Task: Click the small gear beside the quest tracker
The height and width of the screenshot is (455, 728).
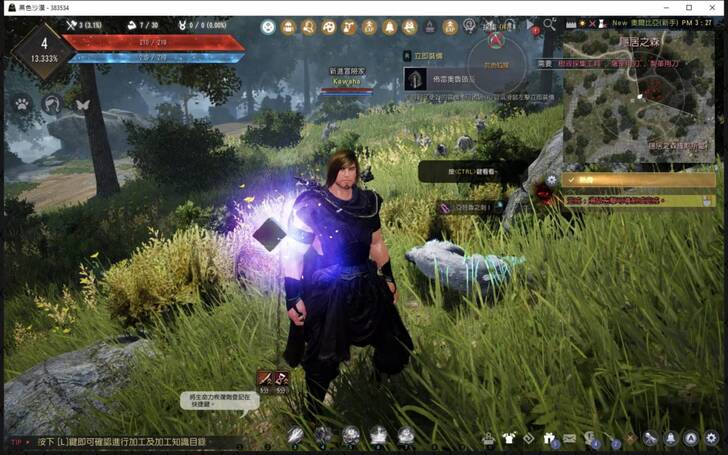Action: tap(551, 180)
